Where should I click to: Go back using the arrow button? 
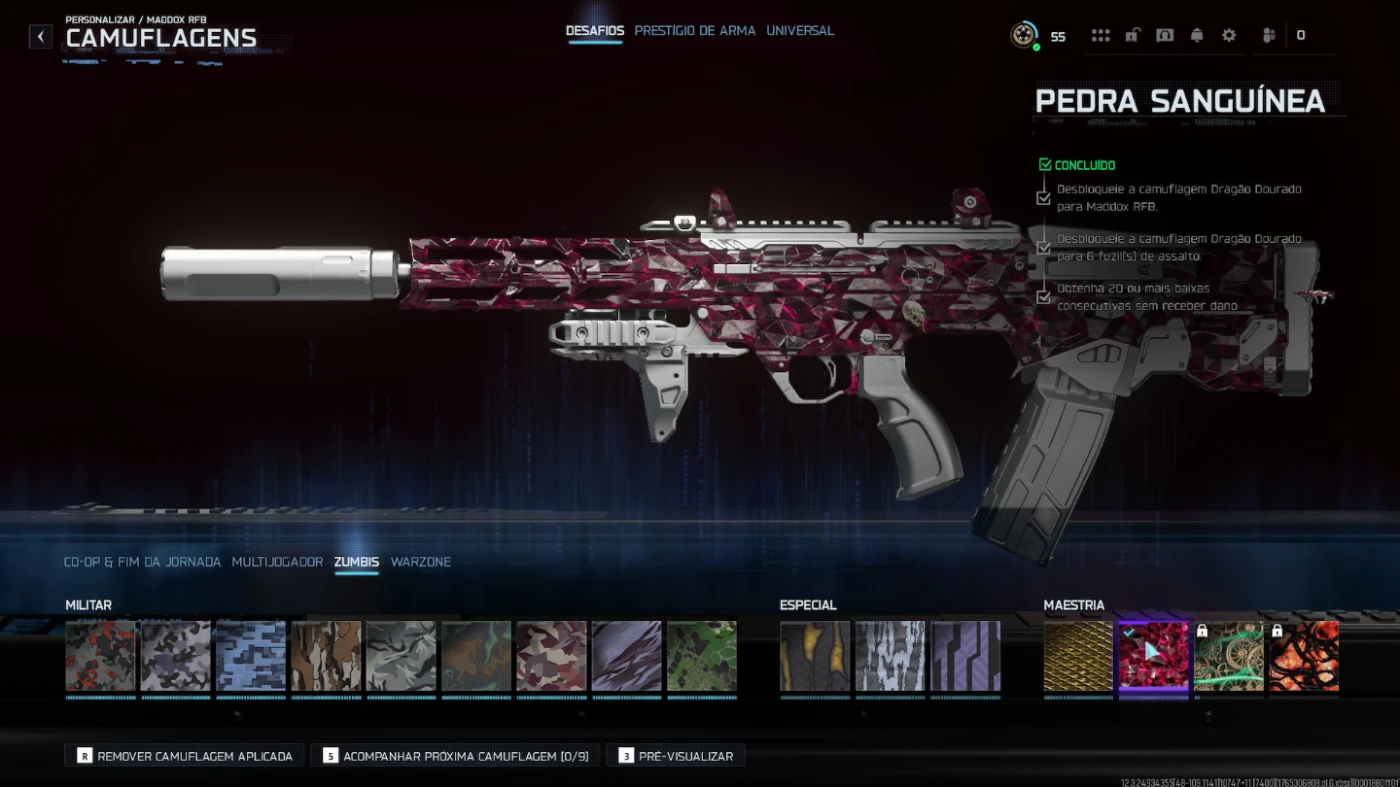coord(40,37)
